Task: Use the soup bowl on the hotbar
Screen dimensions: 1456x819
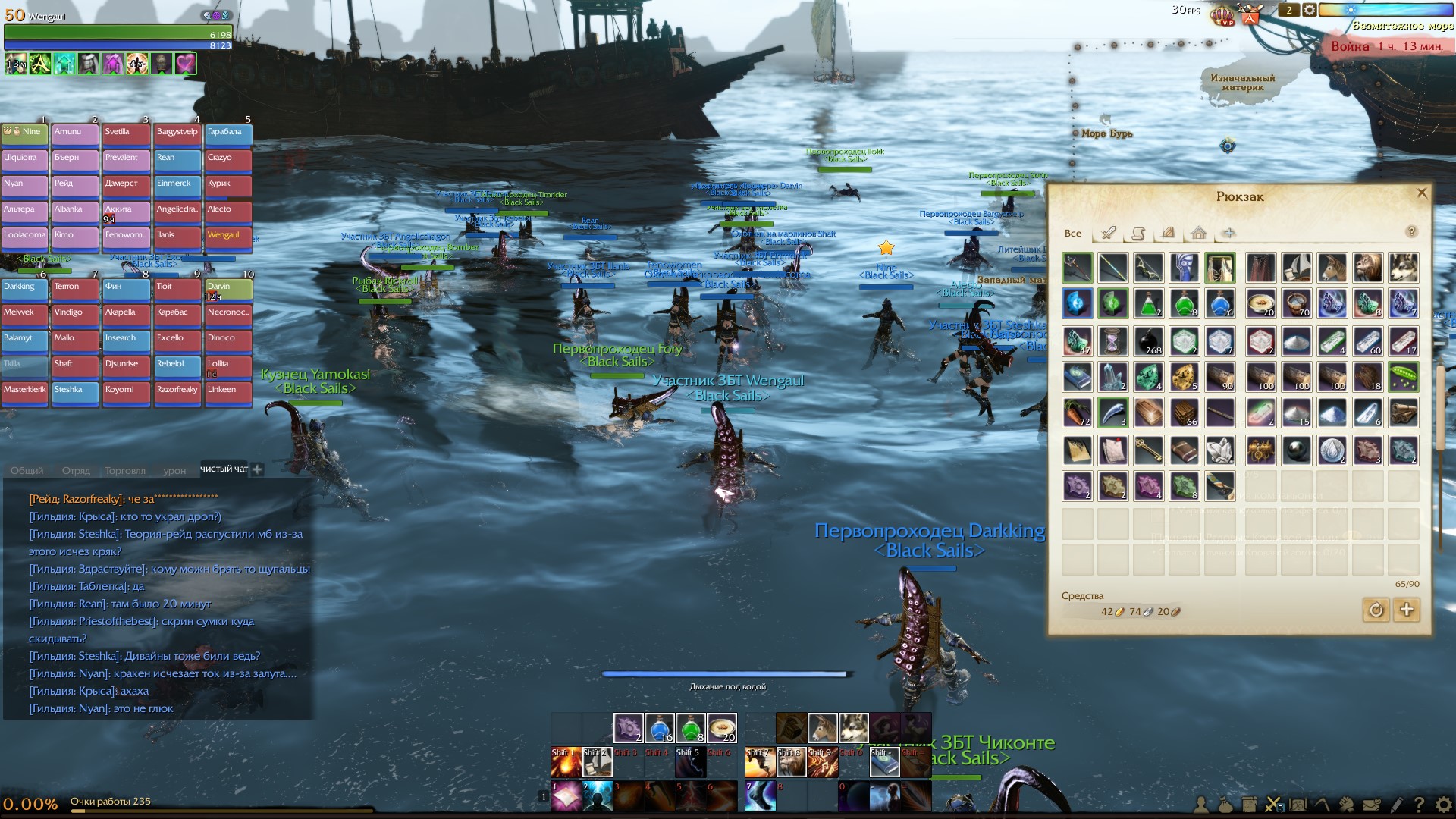Action: pyautogui.click(x=721, y=728)
